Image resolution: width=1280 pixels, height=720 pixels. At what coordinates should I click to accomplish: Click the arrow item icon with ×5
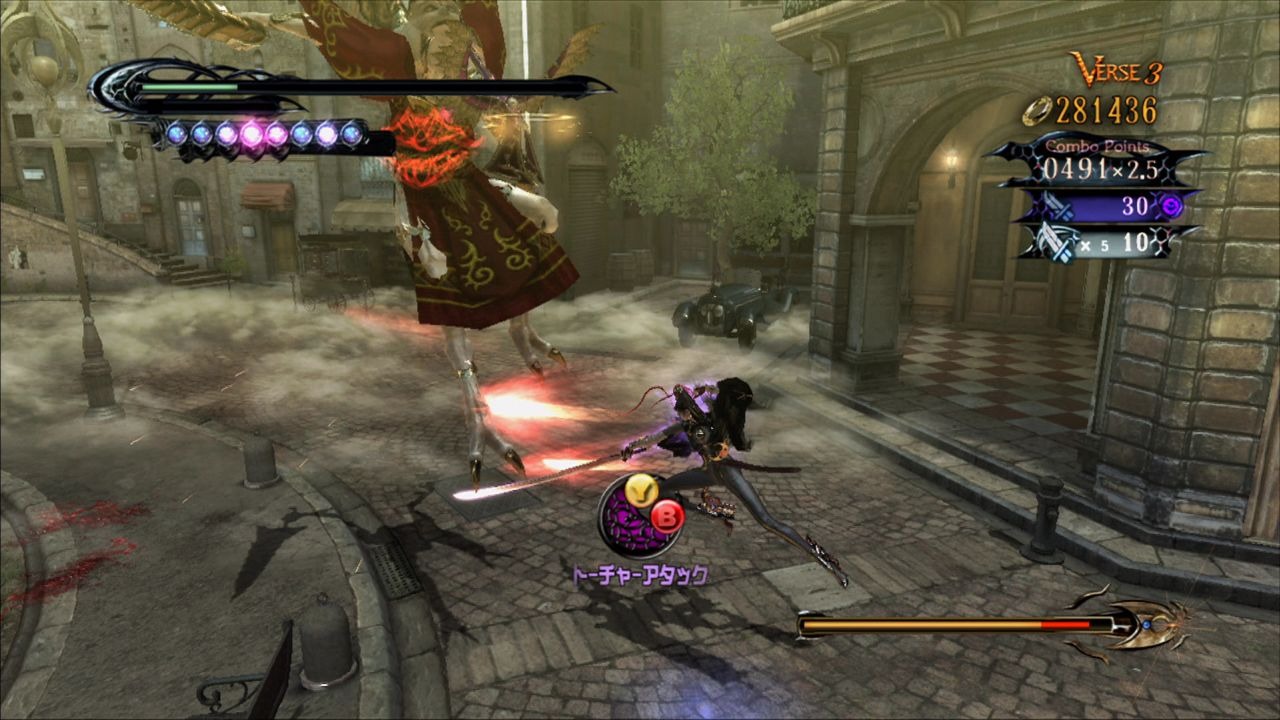tap(1100, 243)
